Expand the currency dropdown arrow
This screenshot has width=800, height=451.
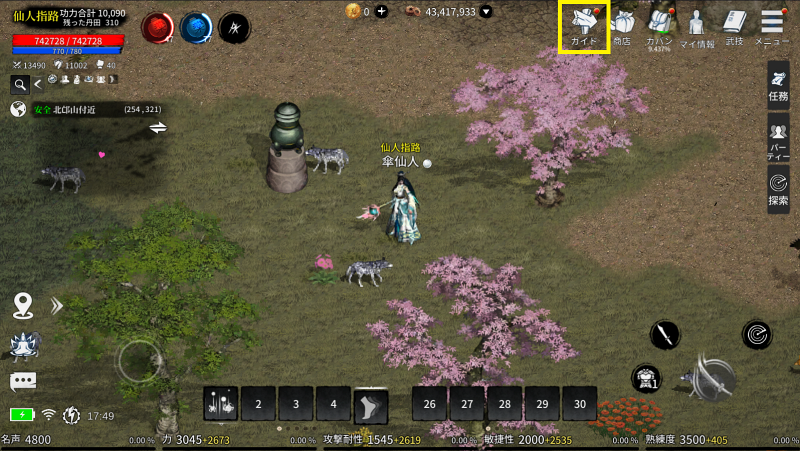click(486, 12)
